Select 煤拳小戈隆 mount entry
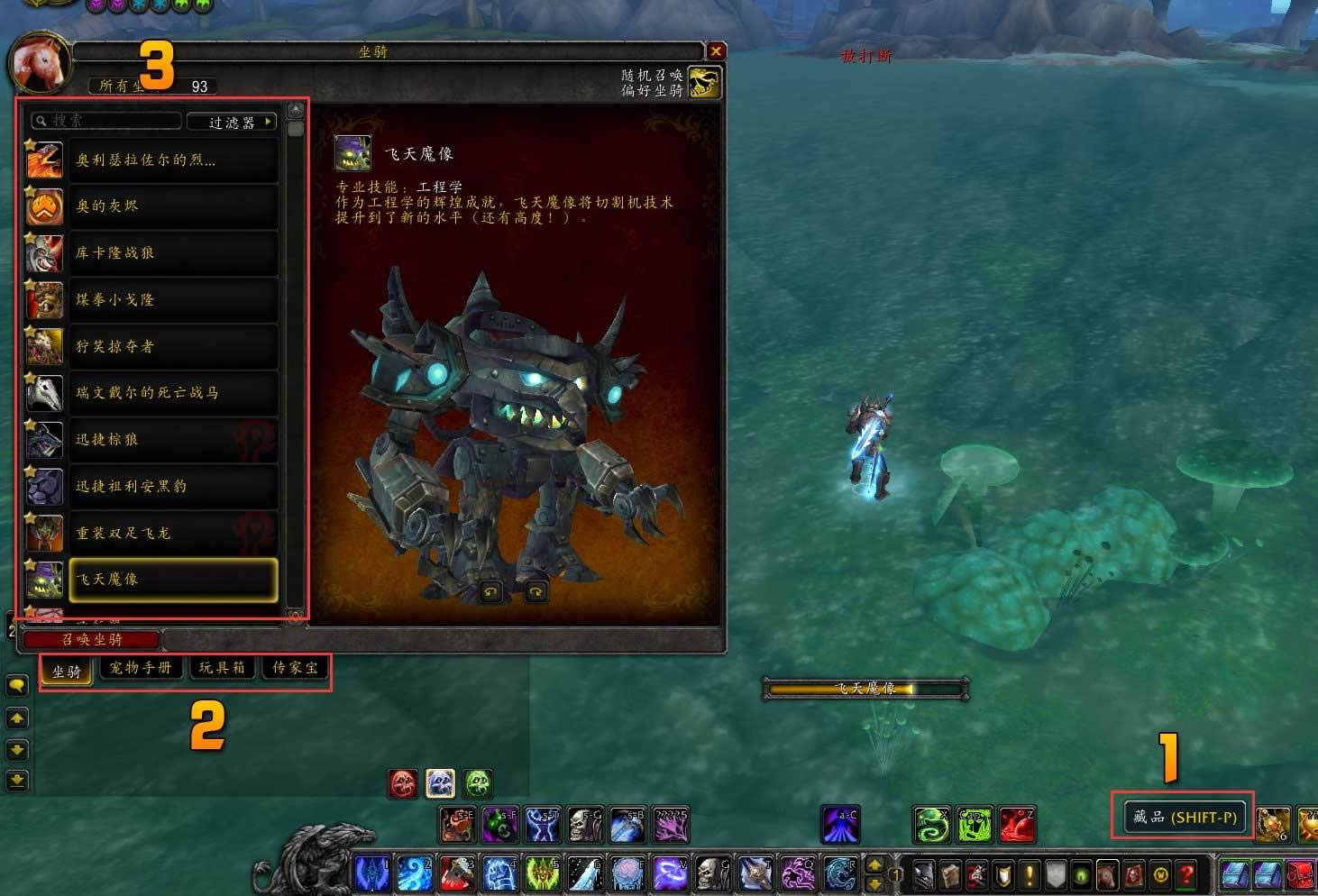Viewport: 1318px width, 896px height. pos(171,300)
